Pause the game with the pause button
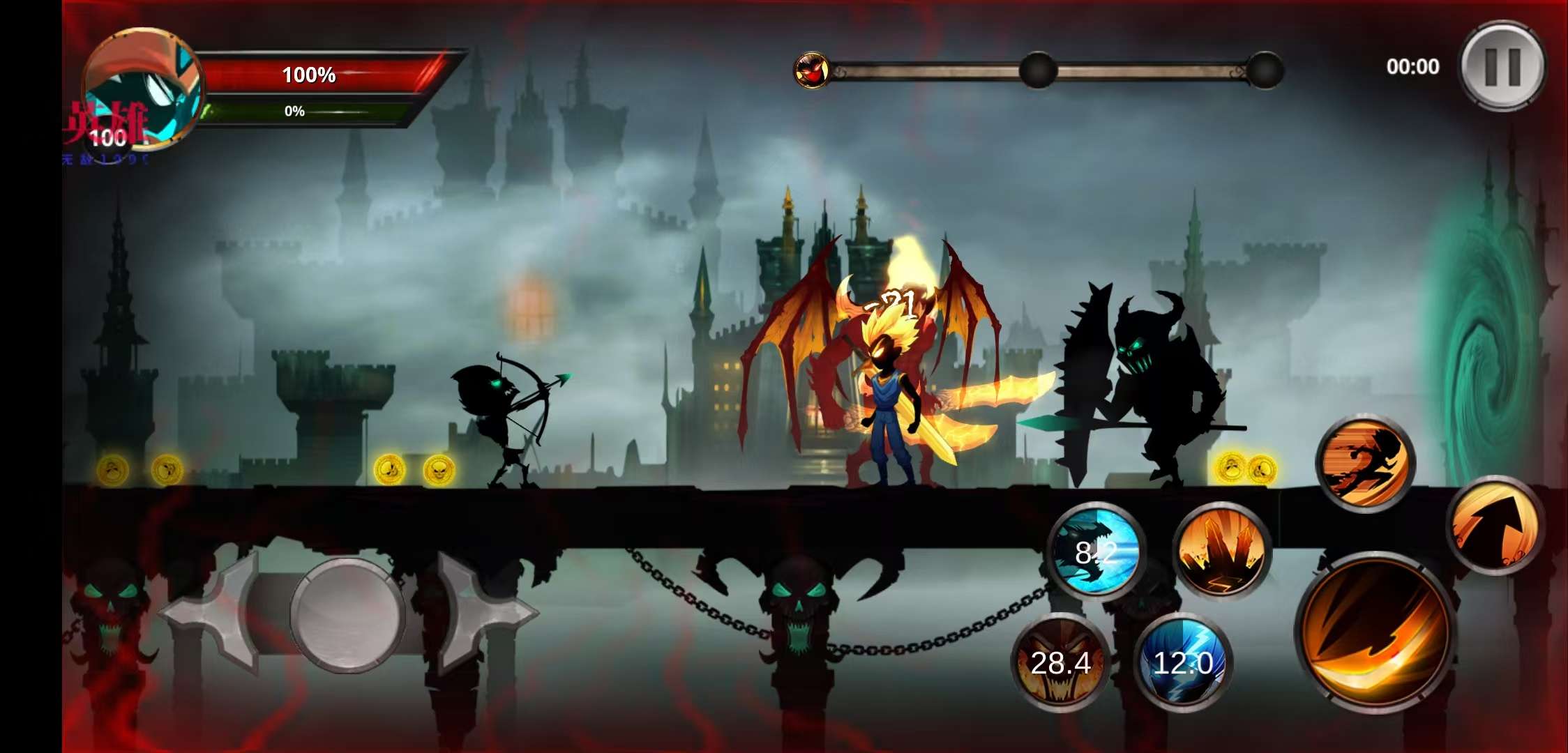This screenshot has width=1568, height=753. point(1502,66)
